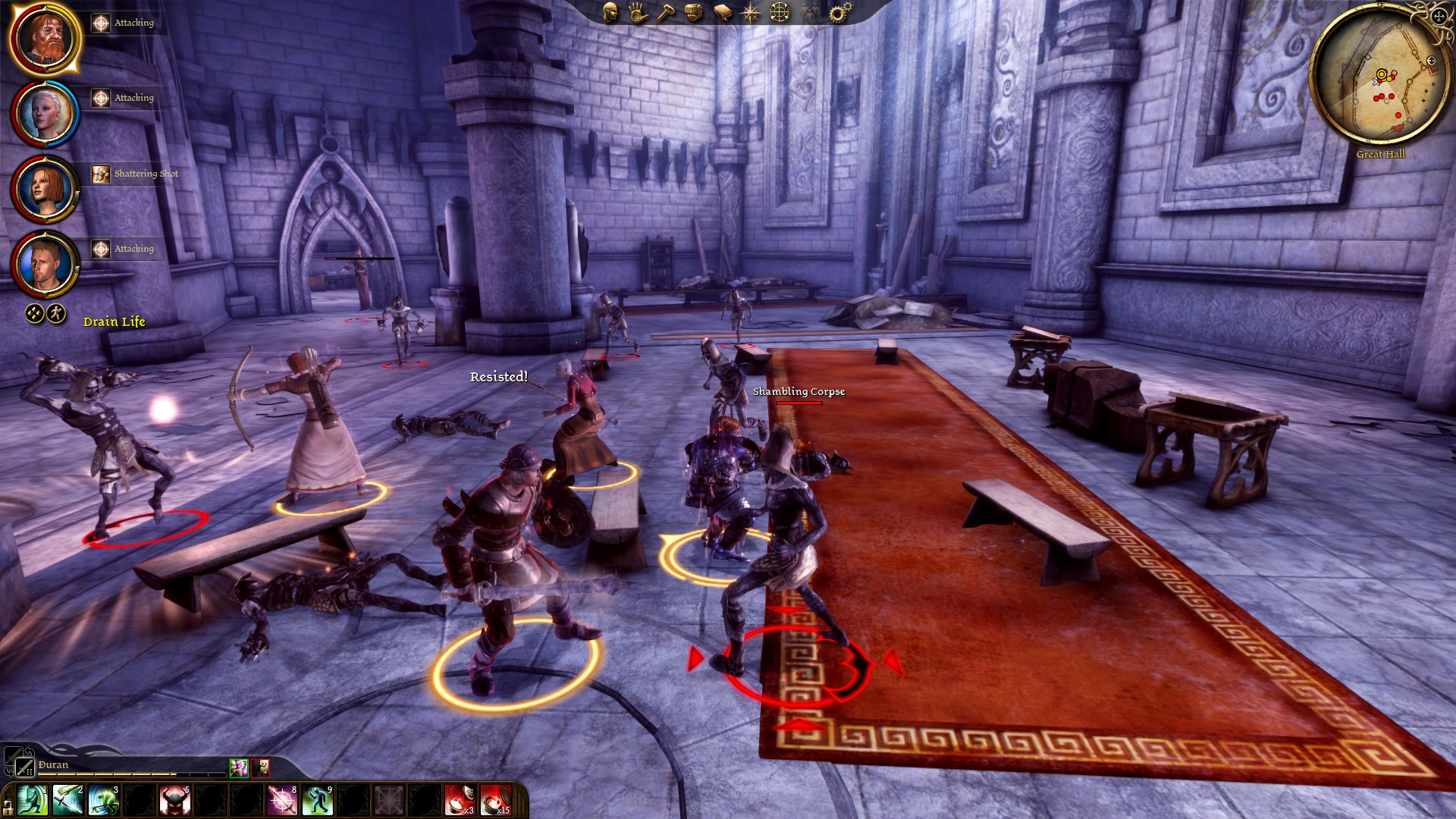Open the area map compass icon
Viewport: 1456px width, 819px height.
coord(750,12)
